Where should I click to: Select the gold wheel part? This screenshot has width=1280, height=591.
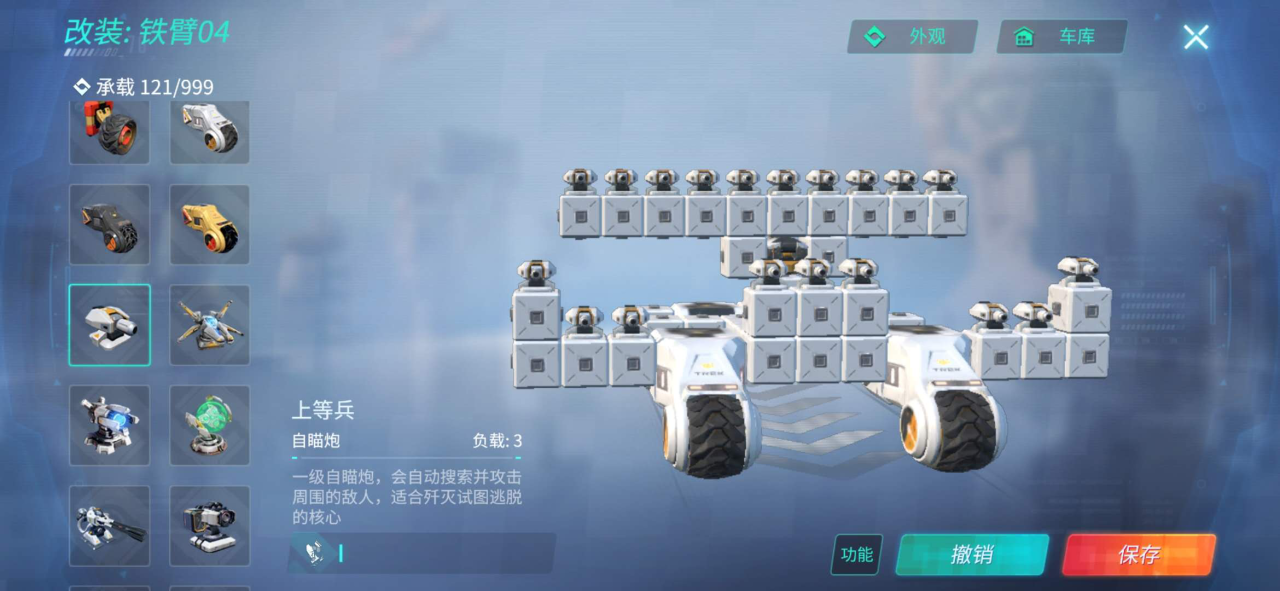210,224
